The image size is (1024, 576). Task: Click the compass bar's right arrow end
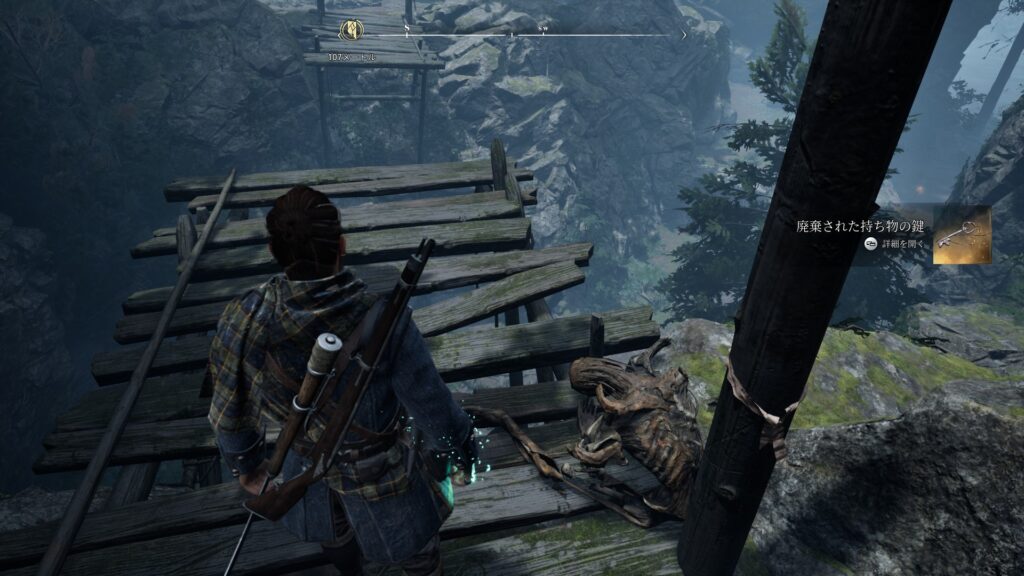684,35
